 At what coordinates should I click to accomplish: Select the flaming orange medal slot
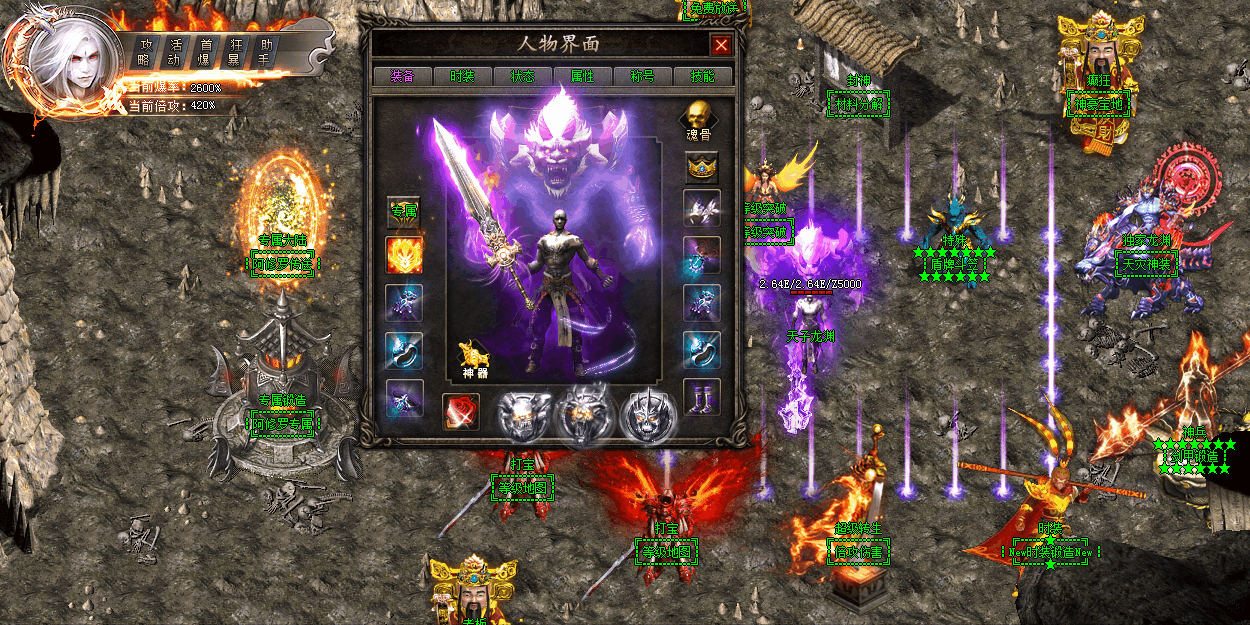404,255
